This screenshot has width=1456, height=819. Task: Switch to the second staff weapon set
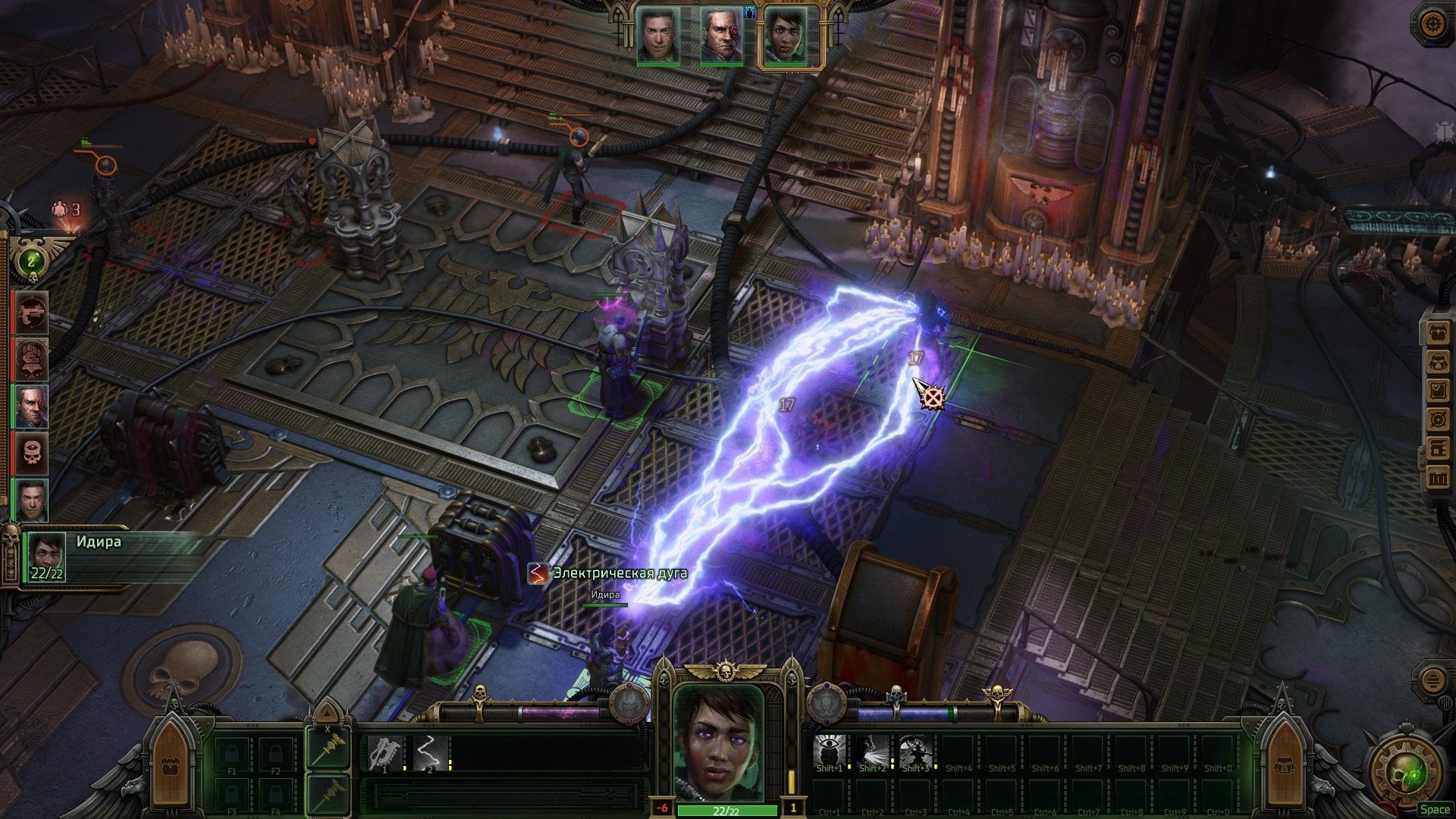pos(328,794)
